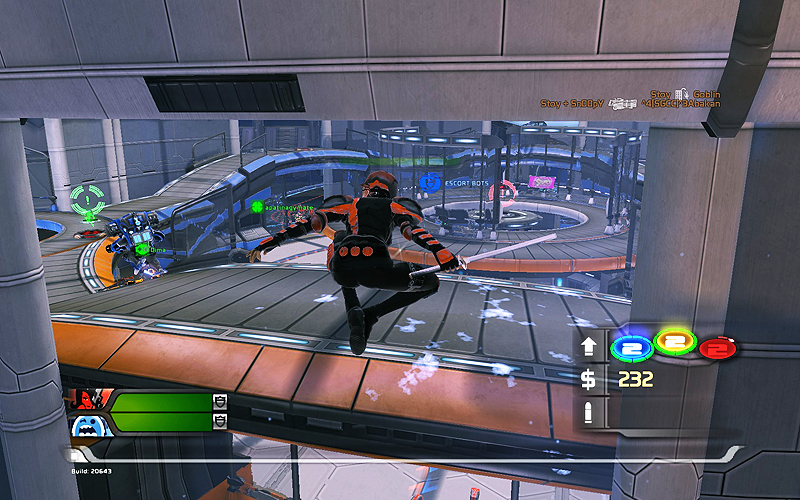The width and height of the screenshot is (800, 500).
Task: Click the red team's shield icon
Action: (219, 401)
